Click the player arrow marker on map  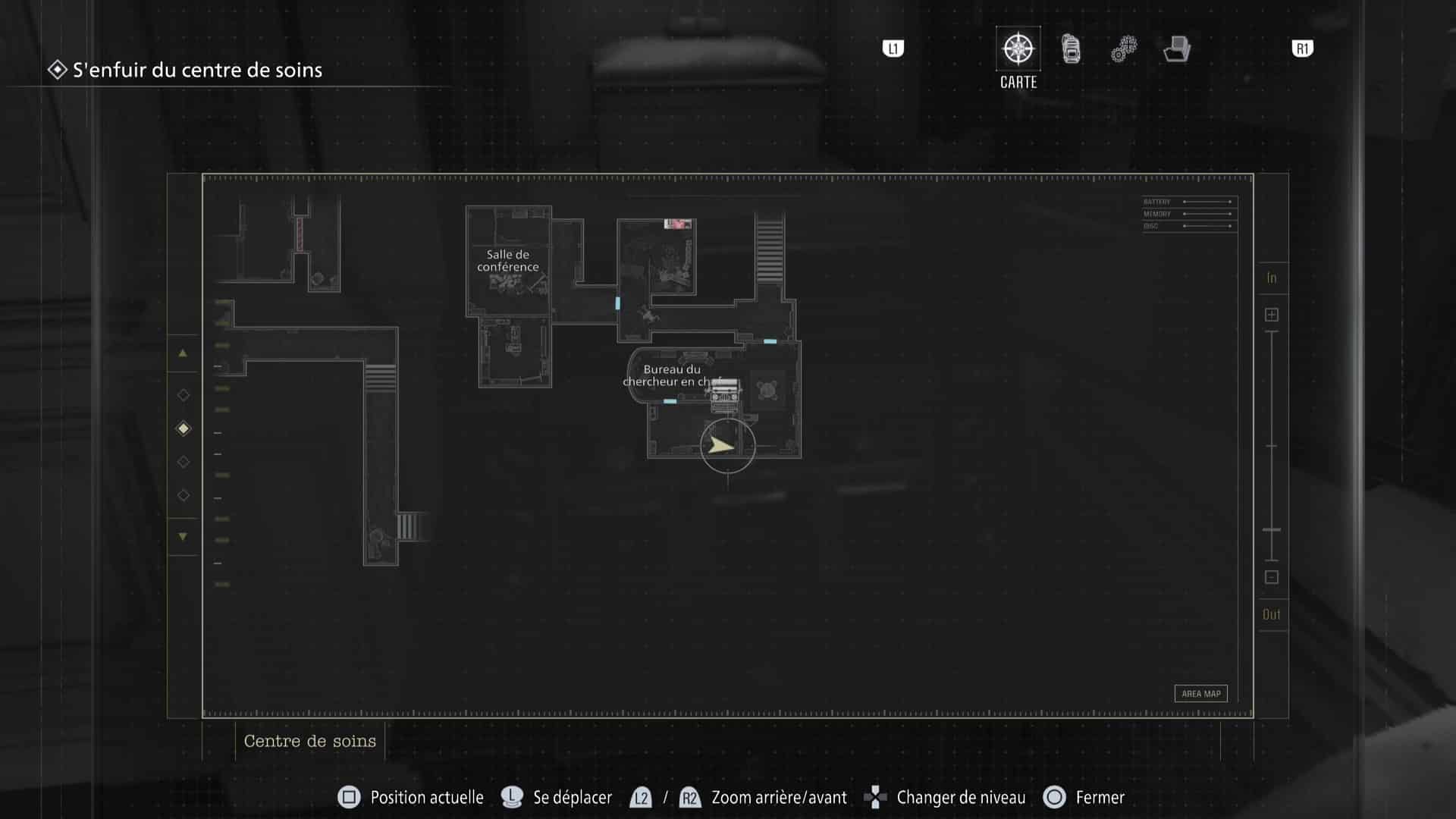723,447
